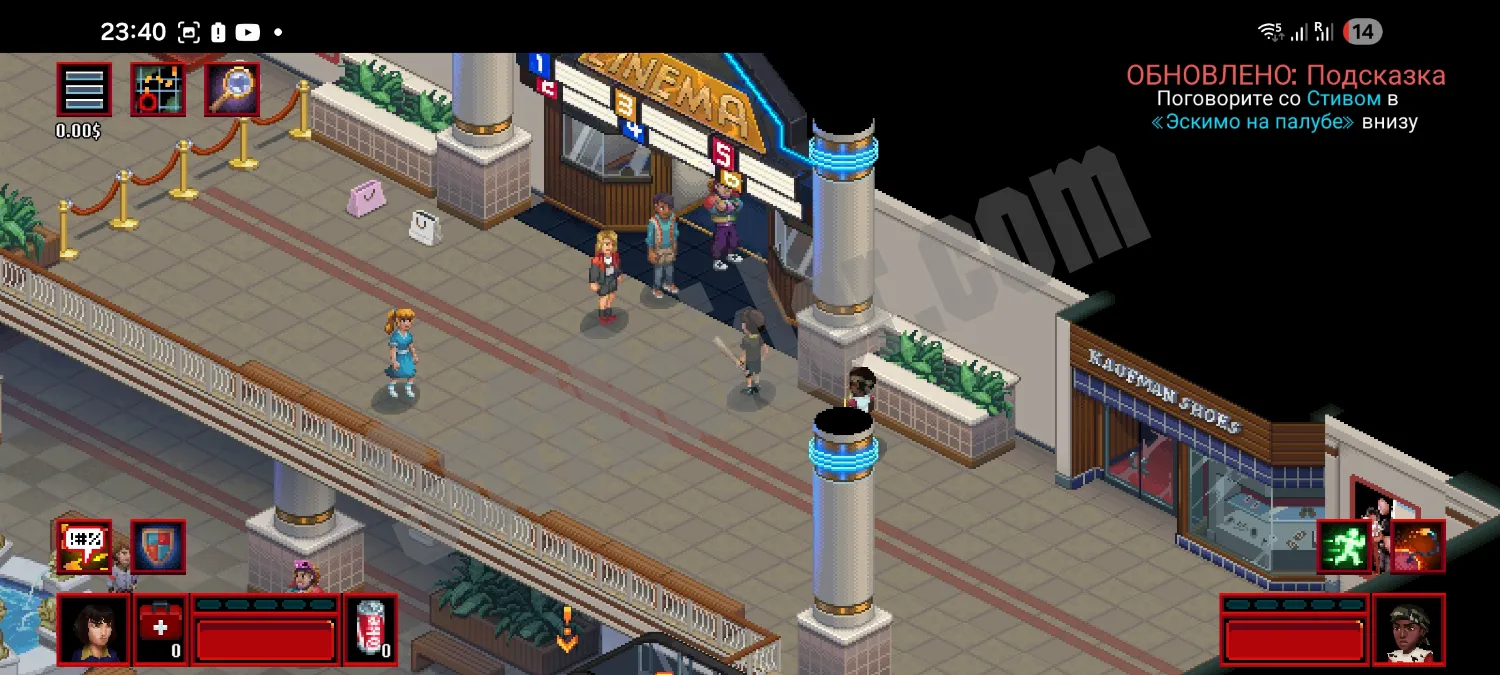Tap the magnifying glass icon
Viewport: 1500px width, 675px height.
[x=232, y=90]
